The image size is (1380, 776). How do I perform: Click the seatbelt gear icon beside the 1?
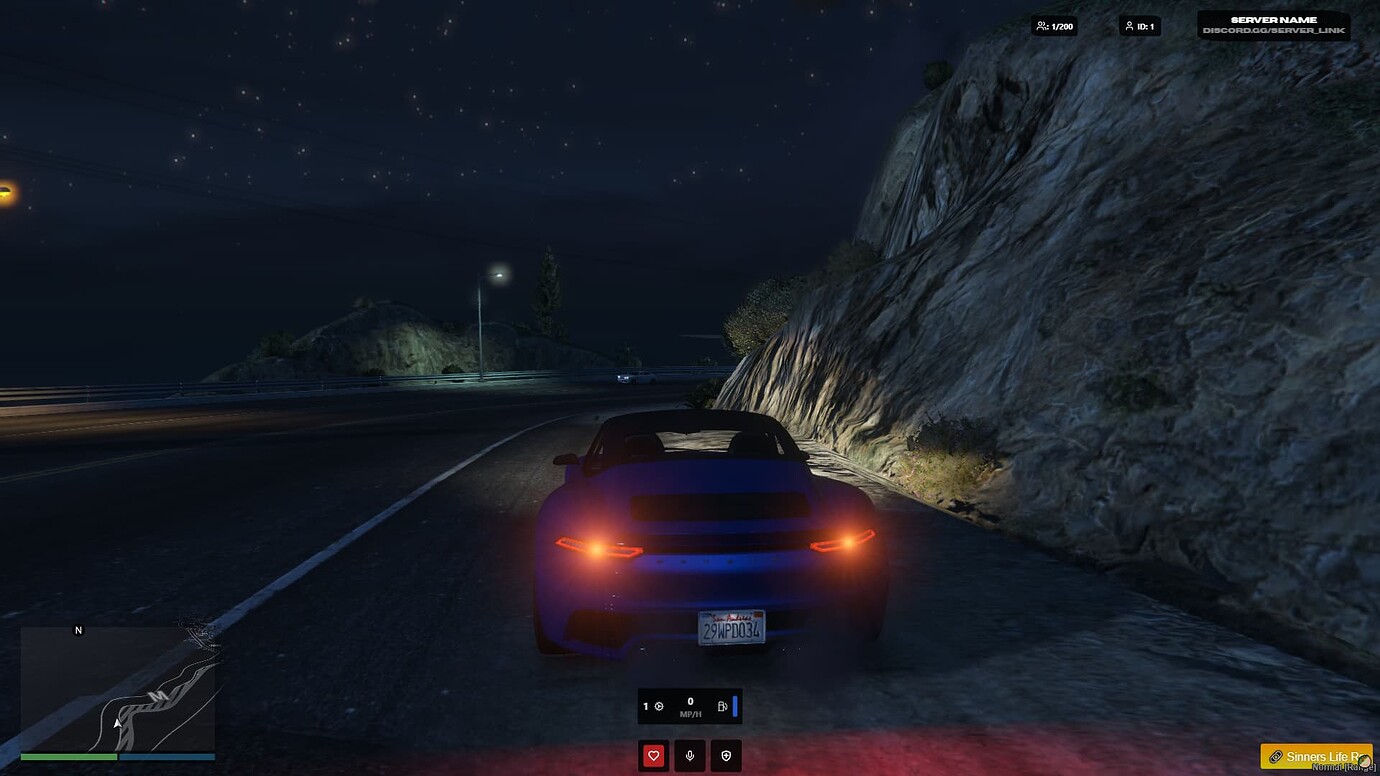point(658,707)
